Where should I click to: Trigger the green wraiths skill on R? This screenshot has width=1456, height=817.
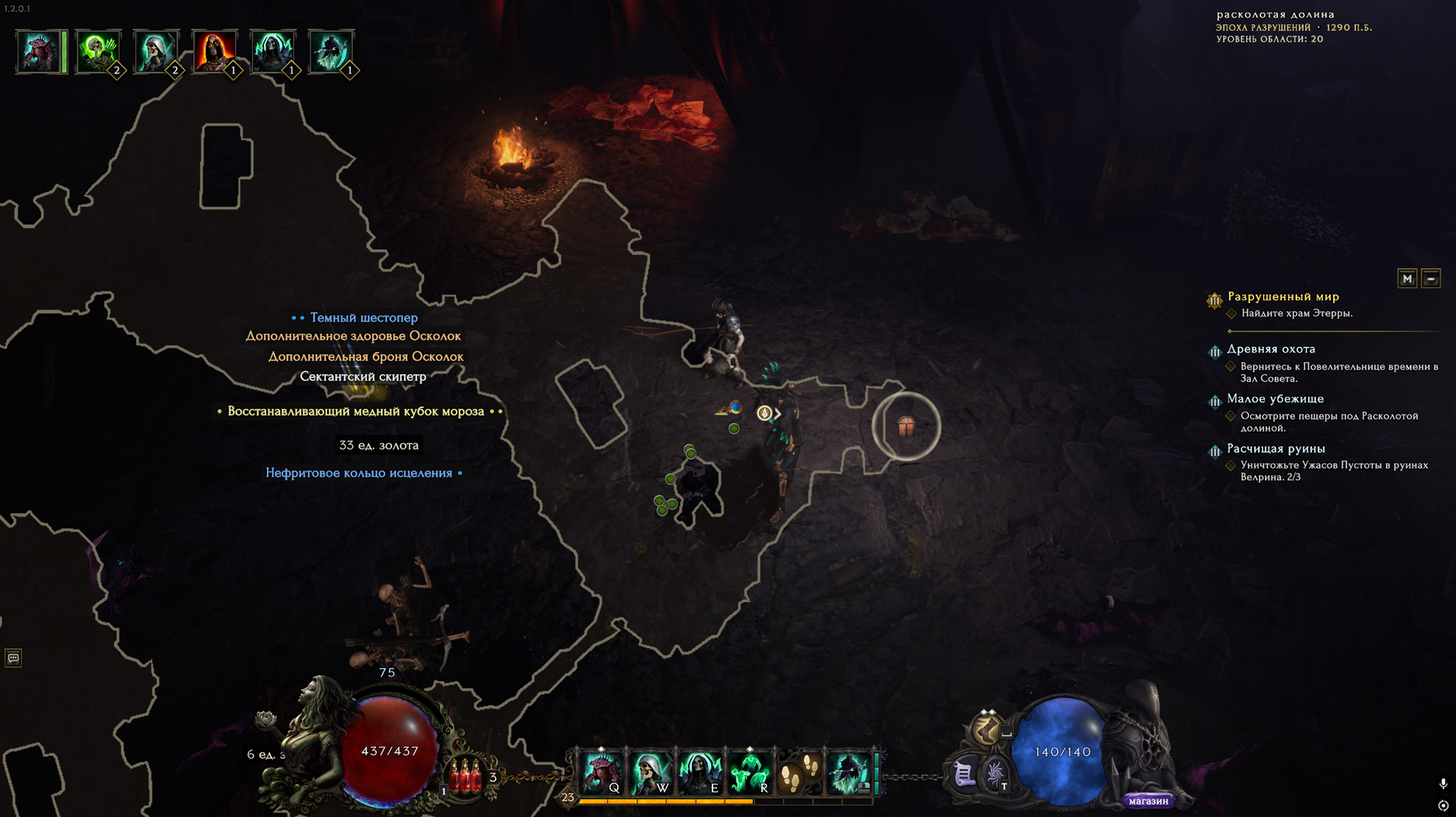click(749, 773)
